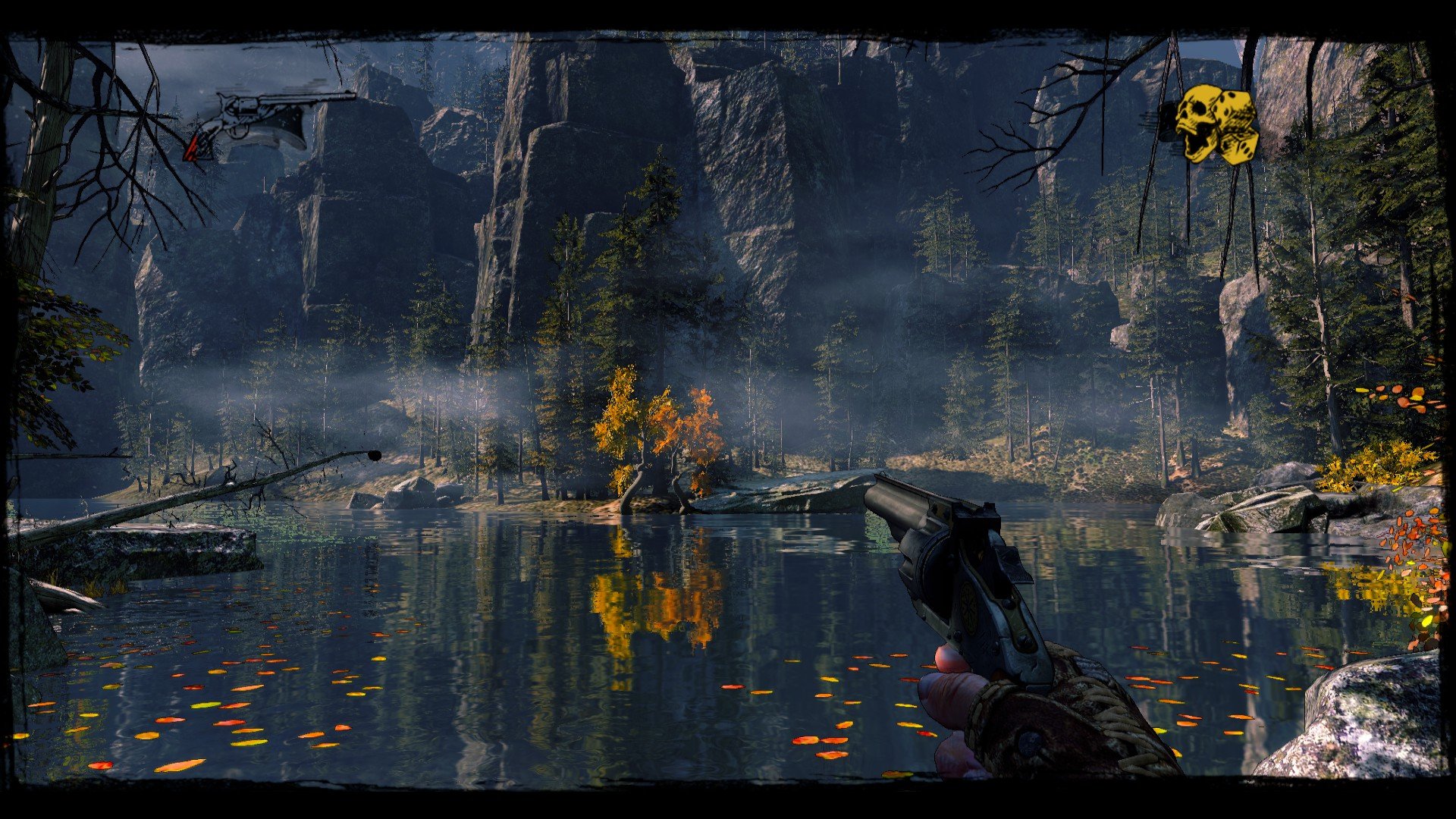Image resolution: width=1456 pixels, height=819 pixels.
Task: Click the revolver weapon icon
Action: point(267,123)
